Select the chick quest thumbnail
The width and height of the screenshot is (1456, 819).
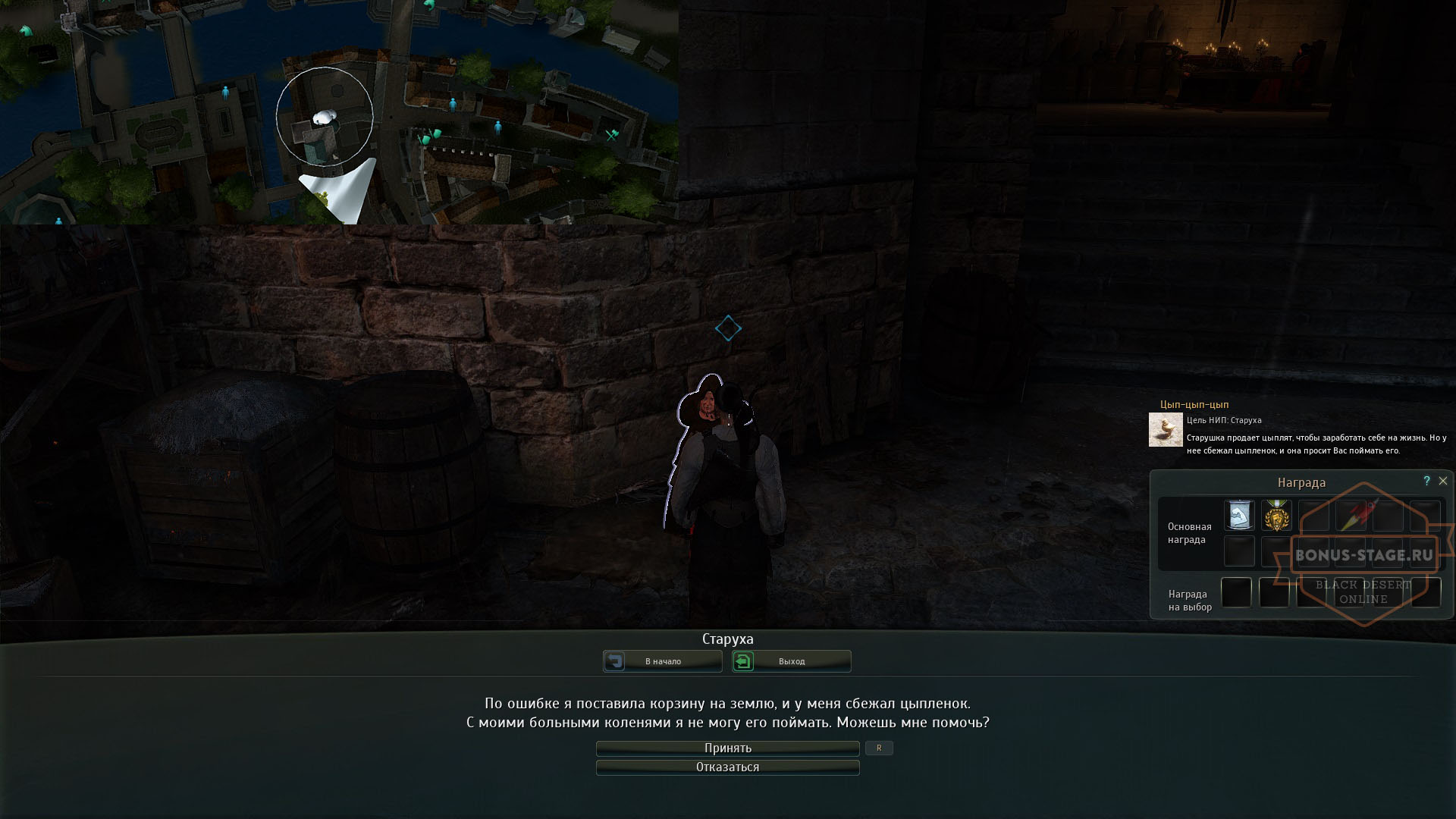[x=1166, y=430]
